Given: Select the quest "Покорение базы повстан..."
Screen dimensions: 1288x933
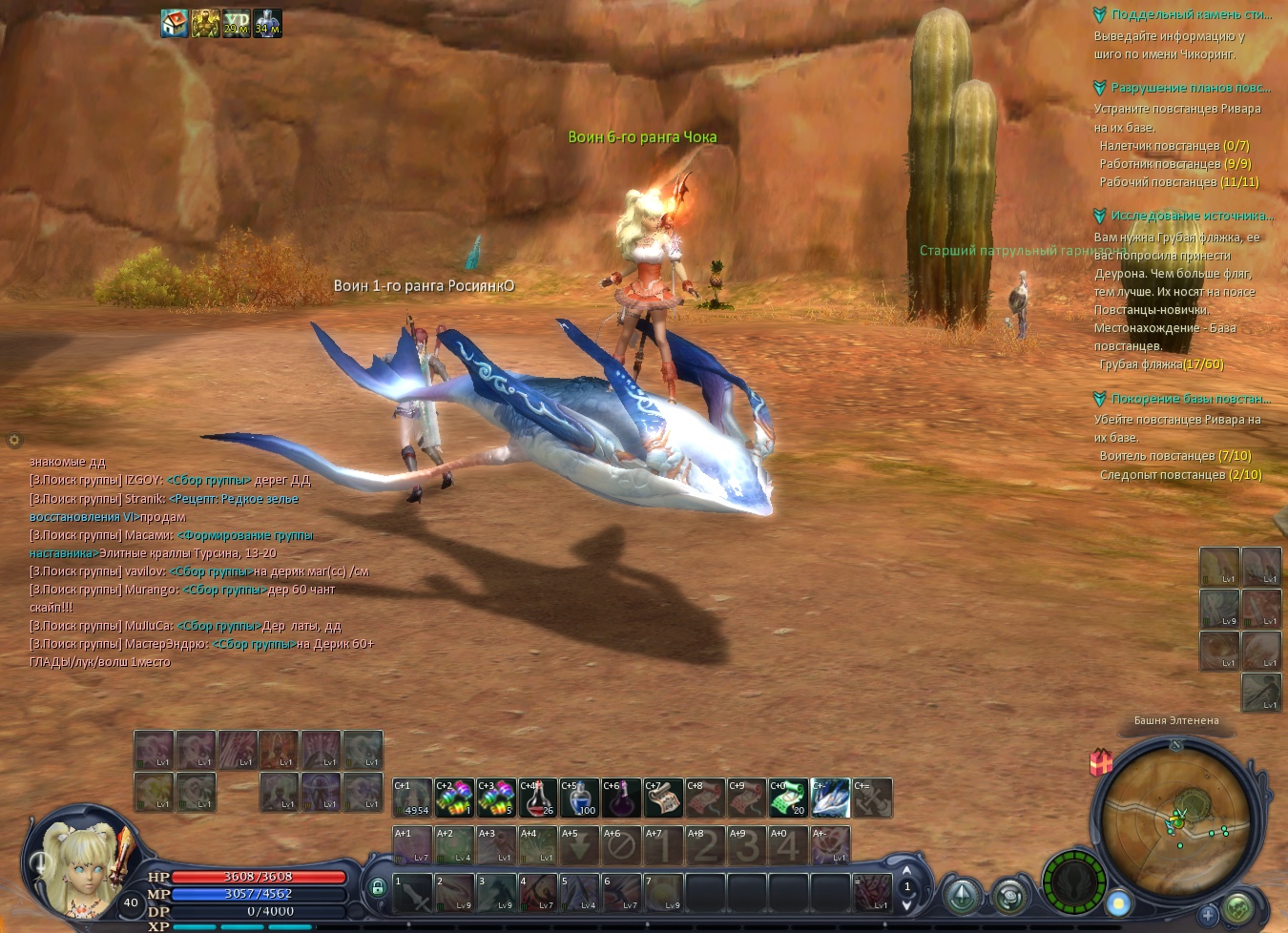Looking at the screenshot, I should tap(1190, 399).
